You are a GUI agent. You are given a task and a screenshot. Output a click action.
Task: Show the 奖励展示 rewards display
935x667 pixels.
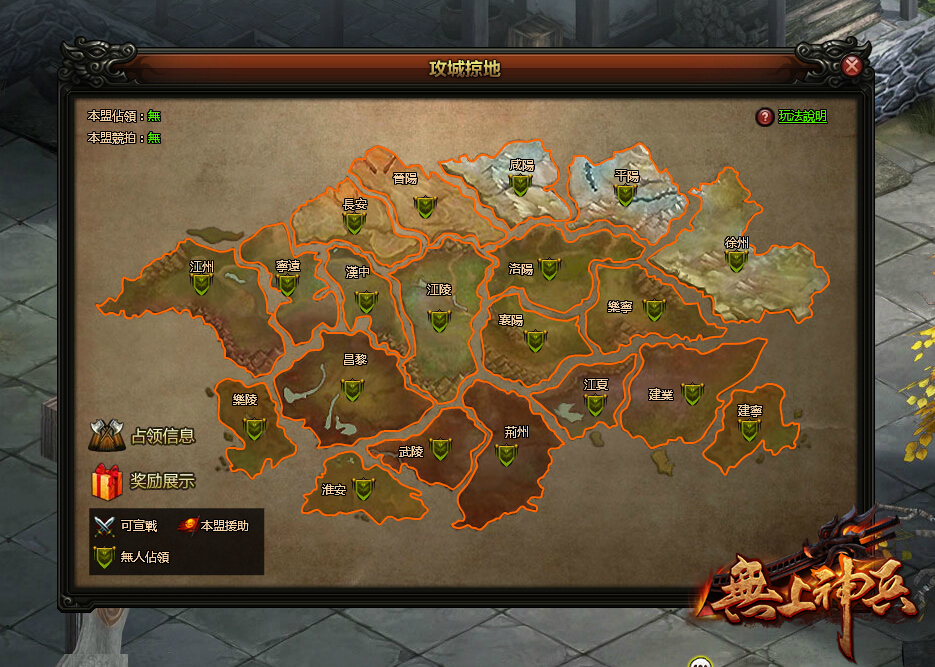pyautogui.click(x=142, y=481)
